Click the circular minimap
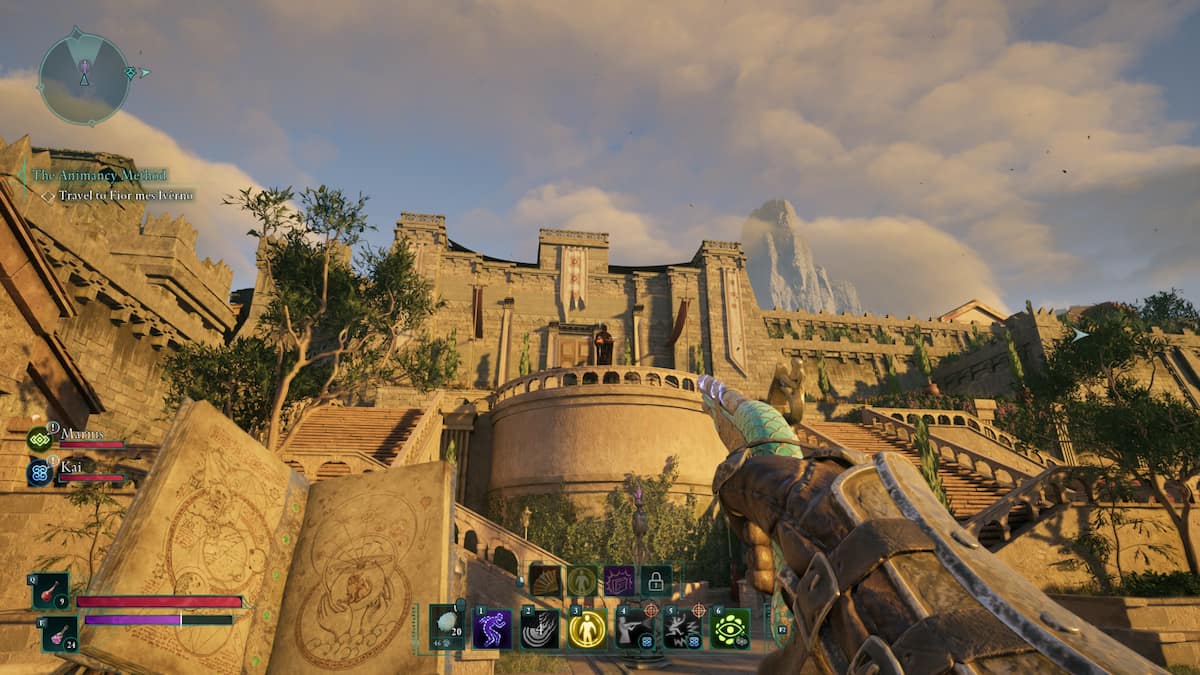 click(x=84, y=76)
